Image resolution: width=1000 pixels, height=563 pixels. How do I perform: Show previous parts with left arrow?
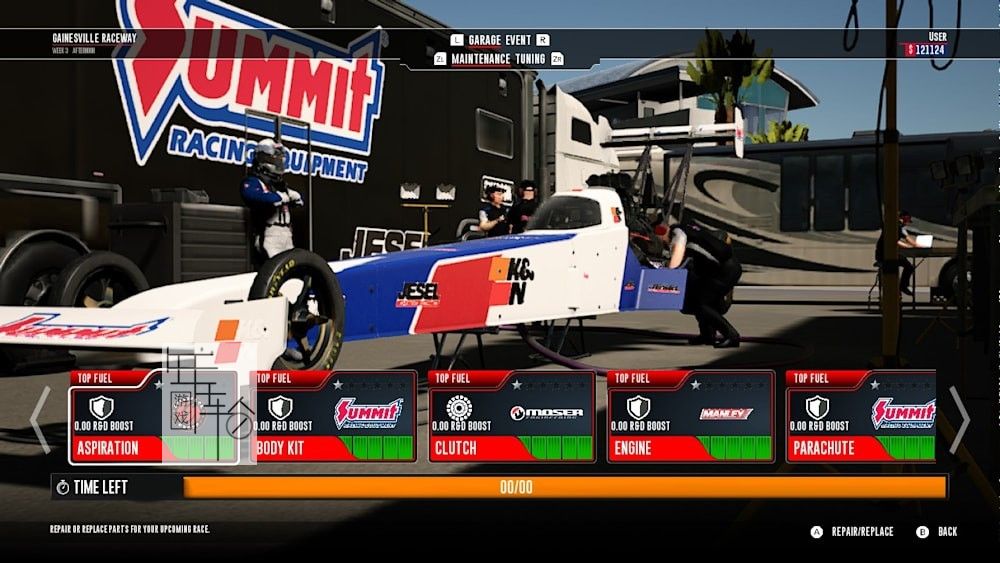pyautogui.click(x=40, y=418)
